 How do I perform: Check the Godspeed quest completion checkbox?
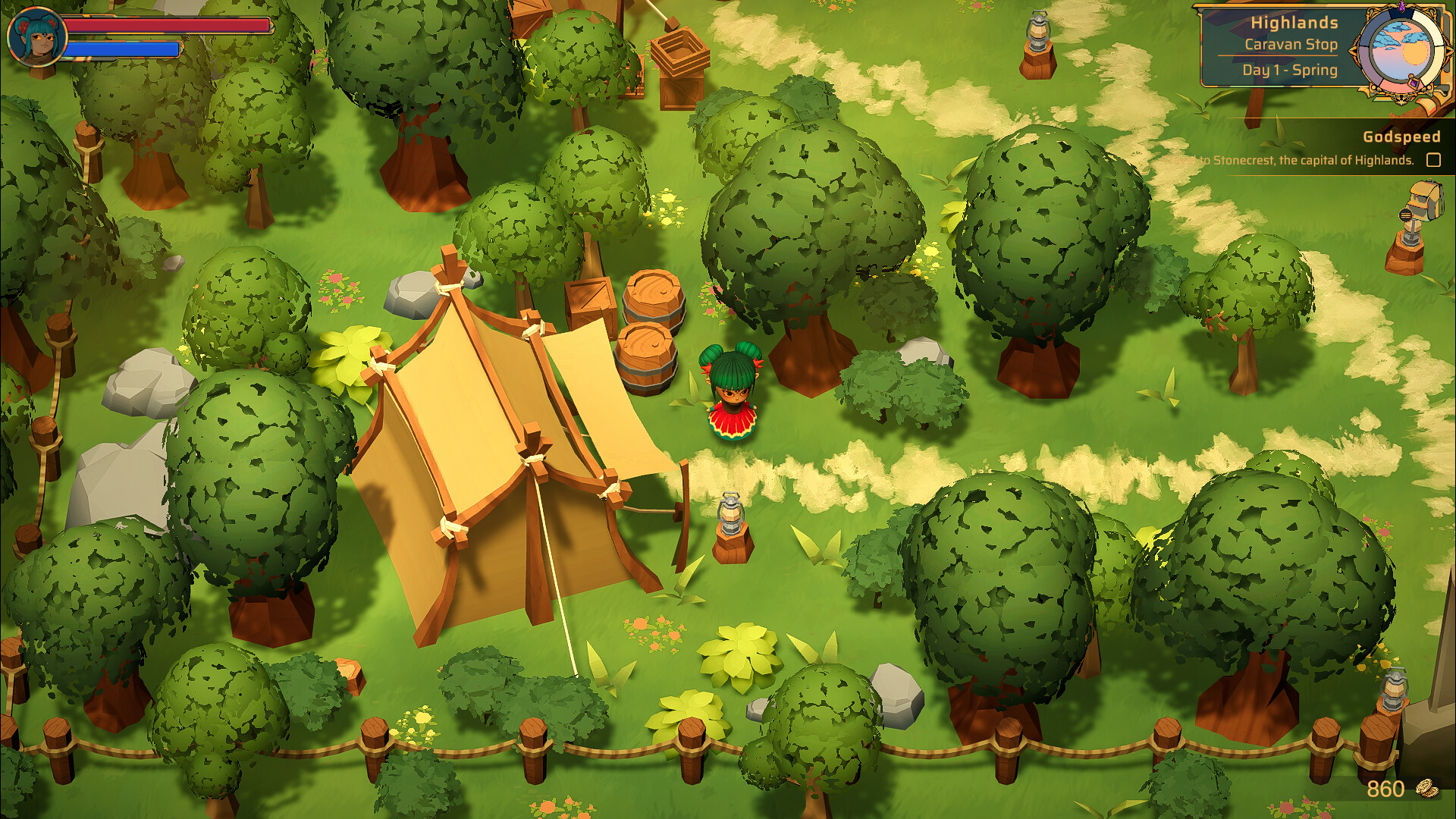1432,160
